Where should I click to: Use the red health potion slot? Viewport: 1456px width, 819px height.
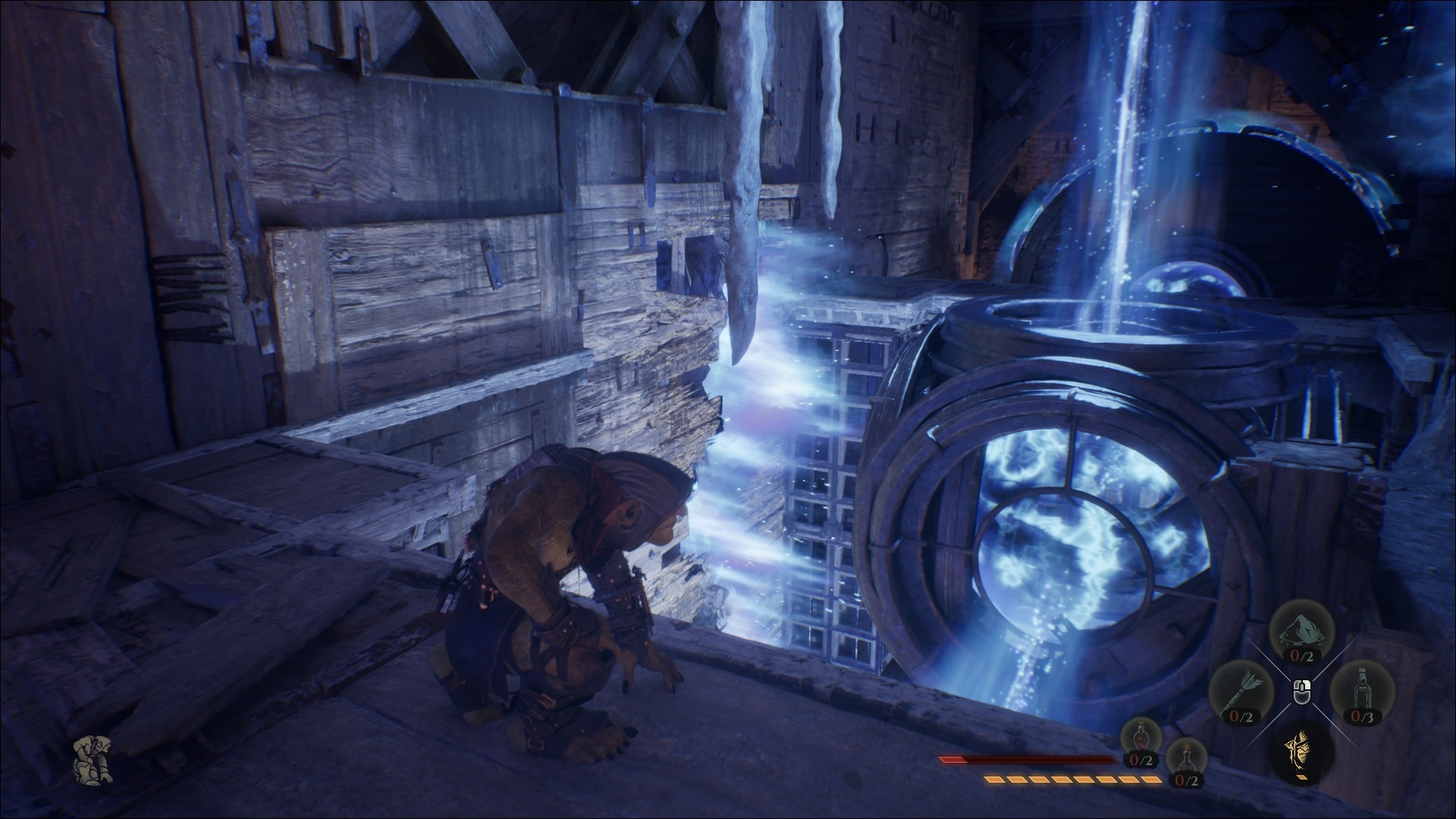click(1141, 743)
